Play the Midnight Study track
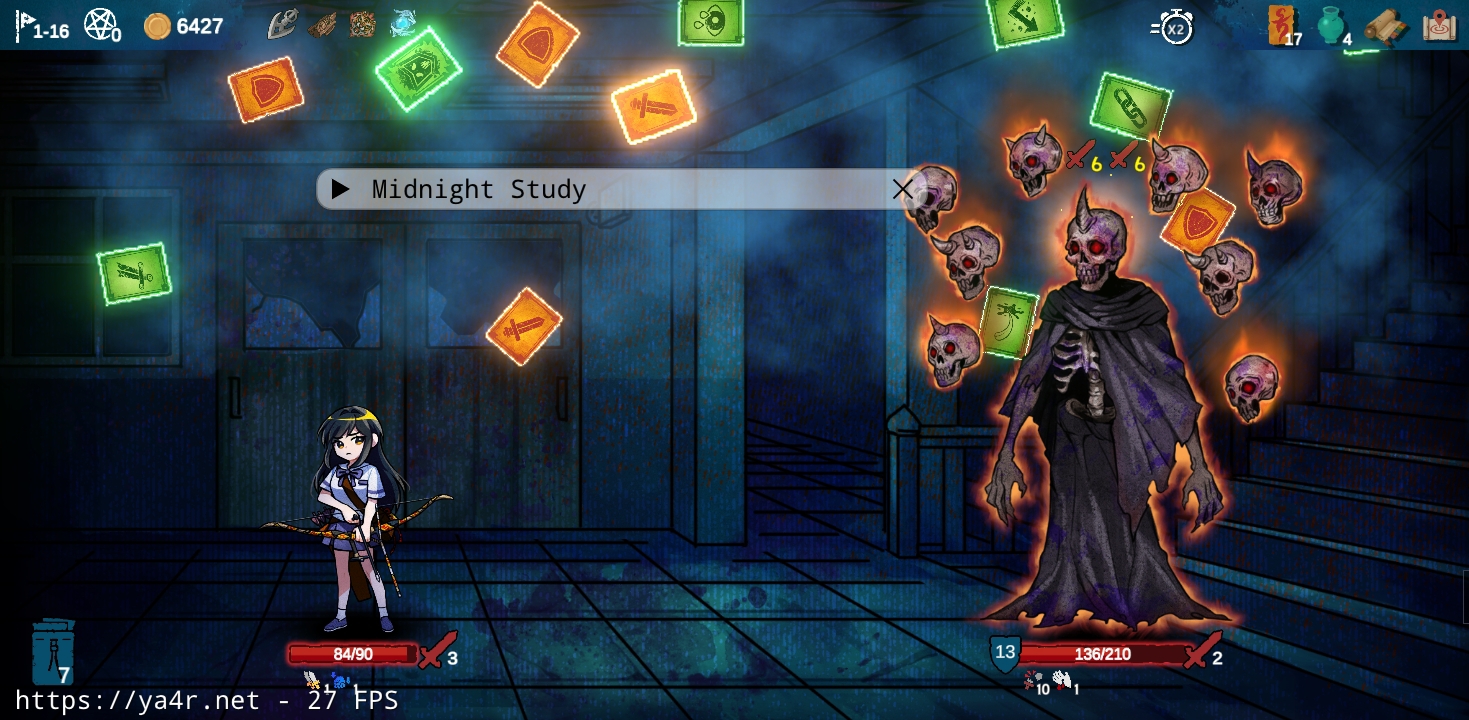 [340, 189]
